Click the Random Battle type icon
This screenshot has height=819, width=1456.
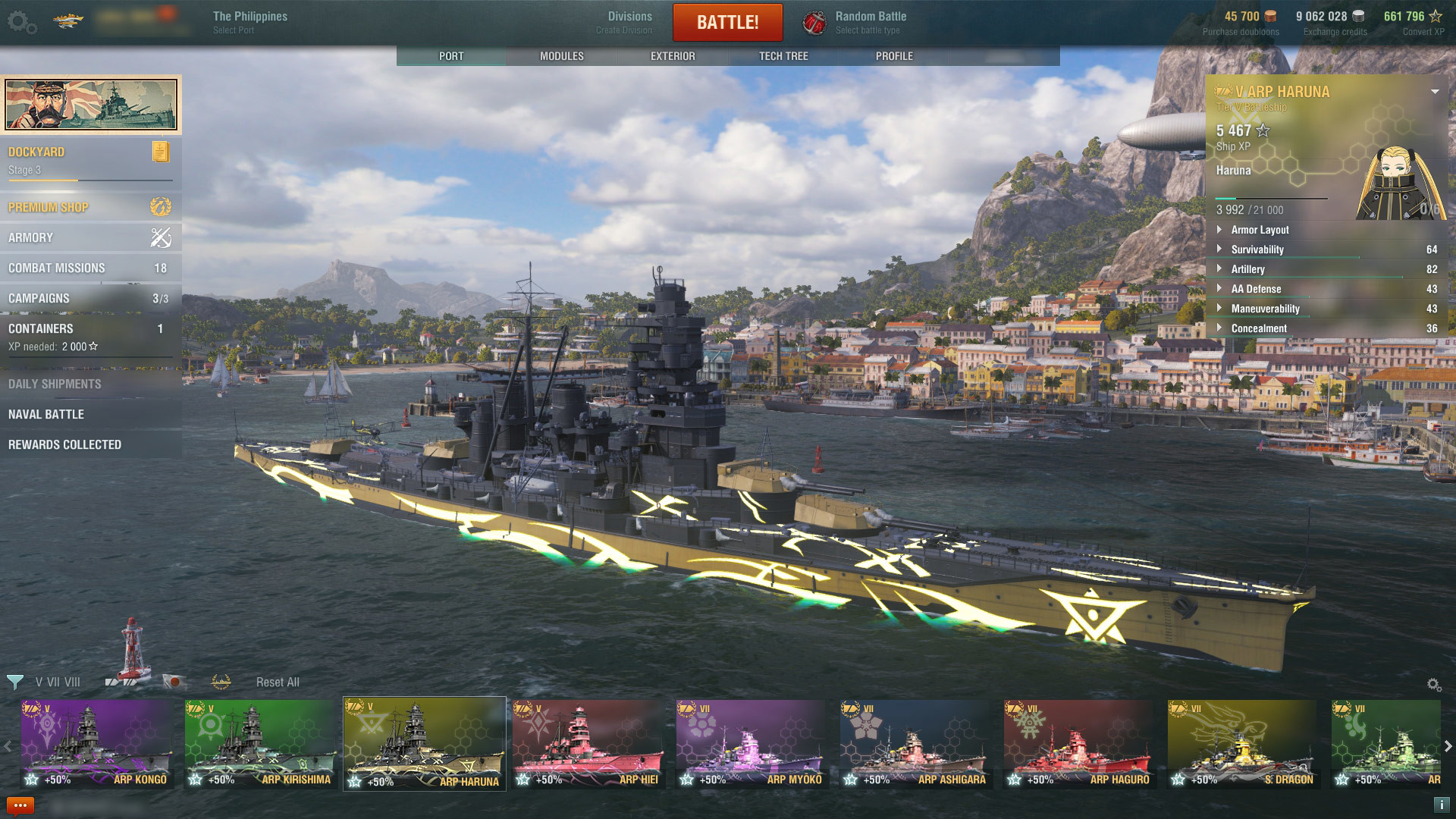813,20
